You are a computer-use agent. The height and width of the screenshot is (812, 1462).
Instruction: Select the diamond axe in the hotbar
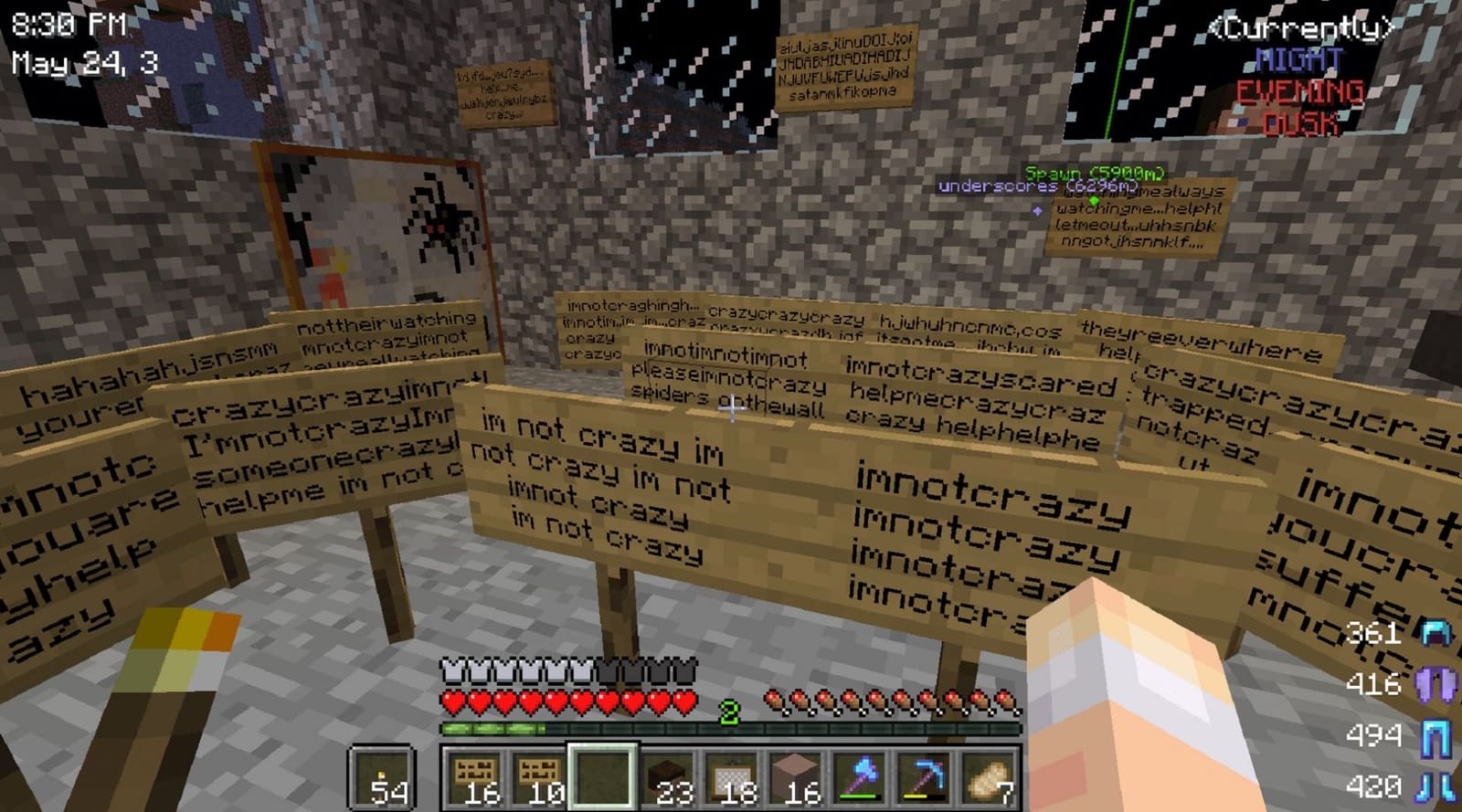click(x=858, y=775)
